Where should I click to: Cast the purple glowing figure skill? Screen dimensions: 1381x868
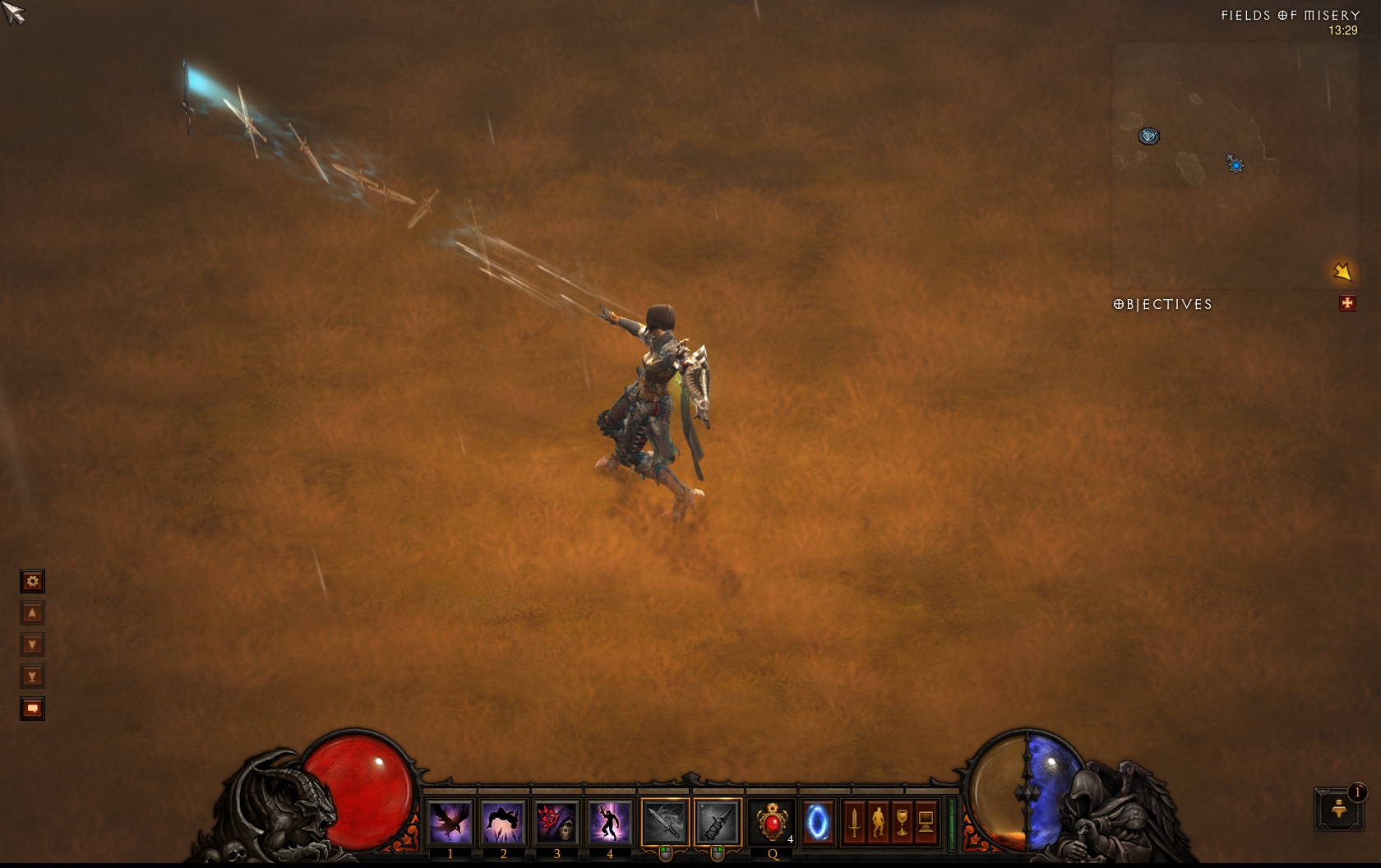click(609, 821)
